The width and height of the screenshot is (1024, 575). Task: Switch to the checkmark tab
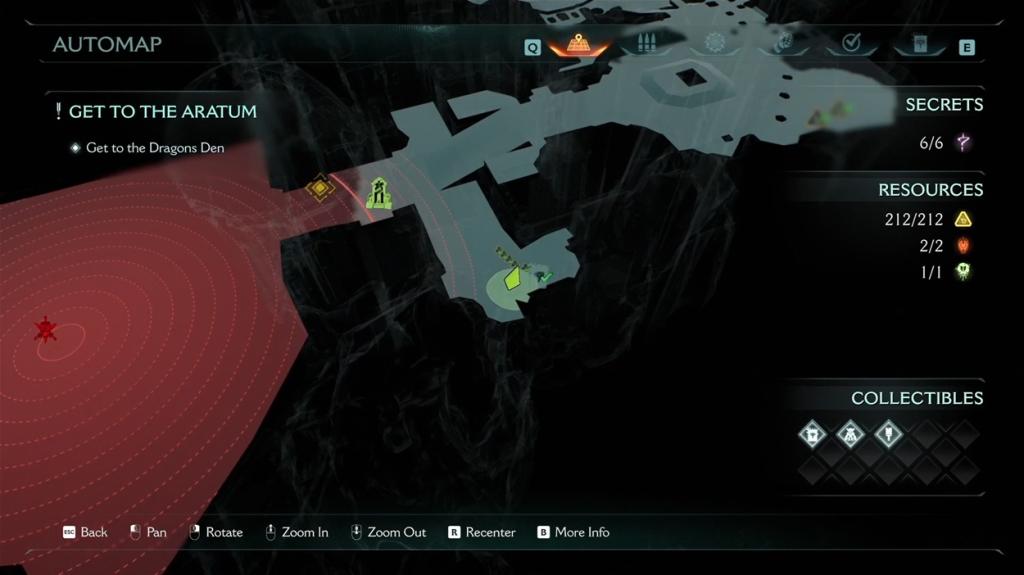tap(852, 43)
